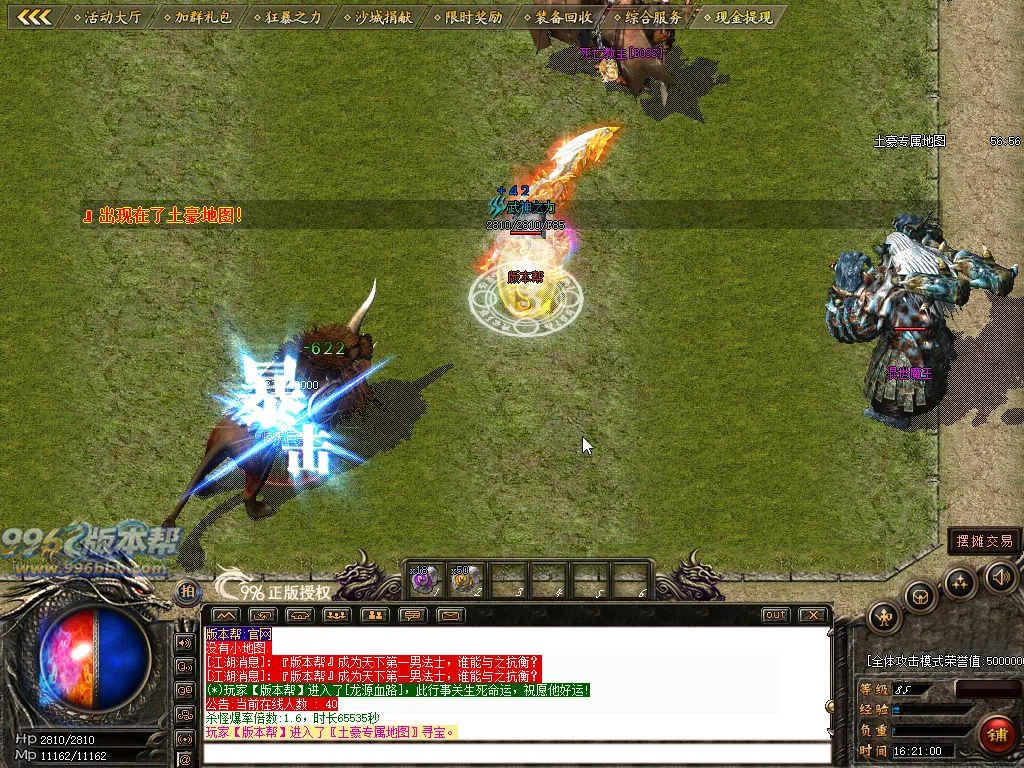Viewport: 1024px width, 768px height.
Task: Open the skills sparkle icon
Action: coord(960,582)
